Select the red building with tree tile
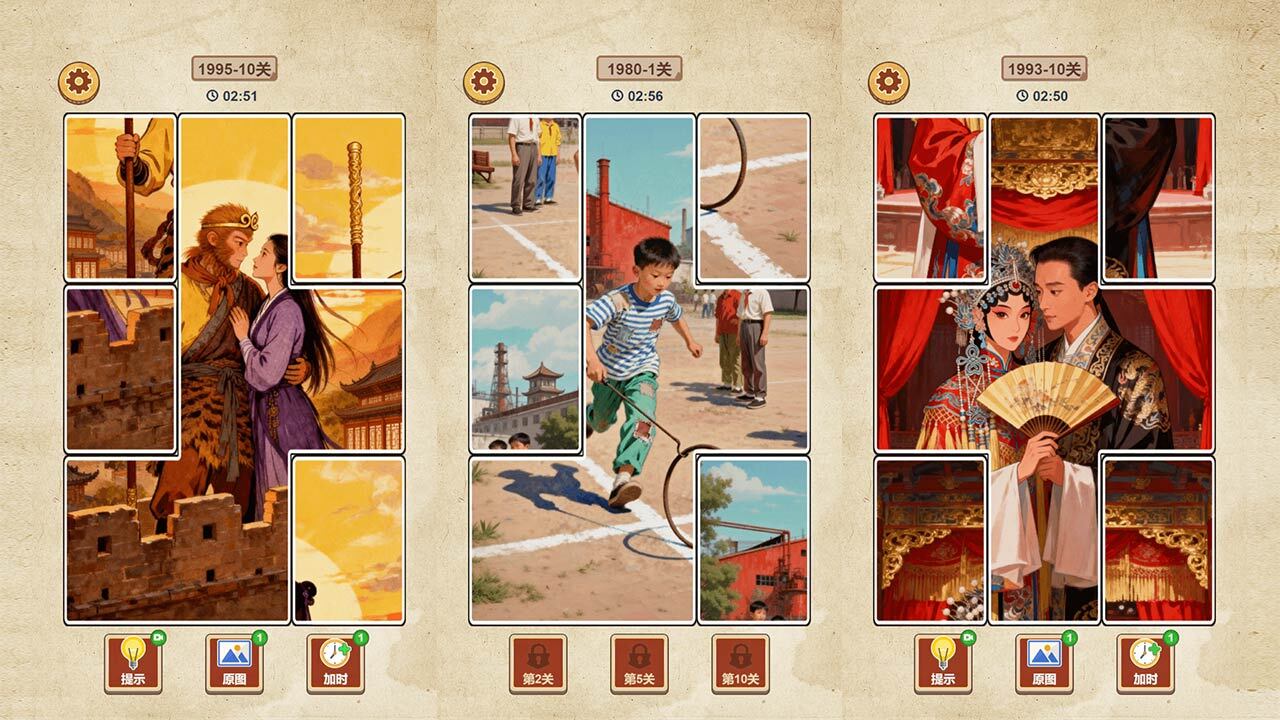 [x=753, y=540]
